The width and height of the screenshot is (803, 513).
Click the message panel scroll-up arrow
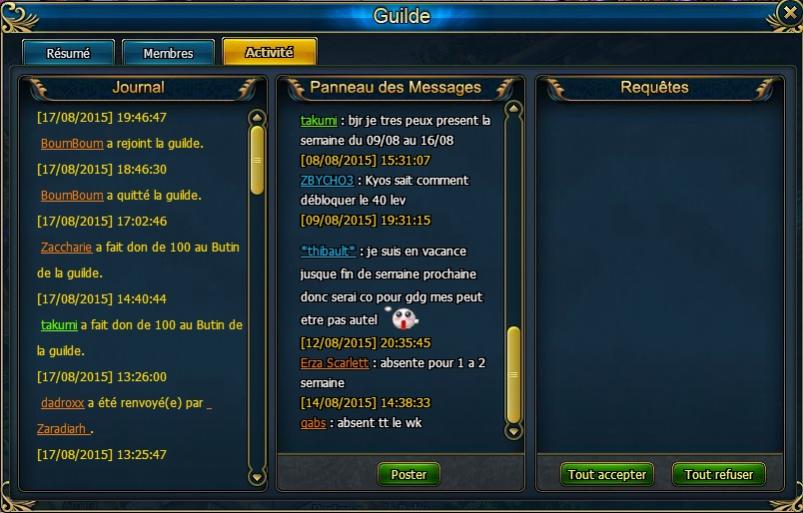tap(514, 109)
